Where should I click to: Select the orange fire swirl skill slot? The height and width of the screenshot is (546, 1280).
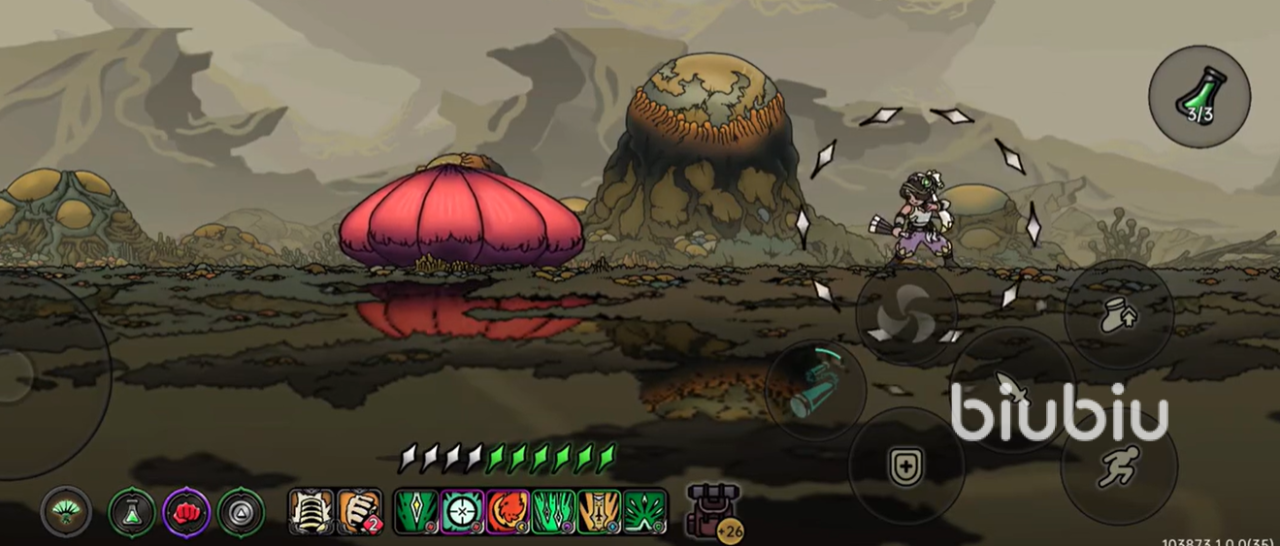[508, 512]
